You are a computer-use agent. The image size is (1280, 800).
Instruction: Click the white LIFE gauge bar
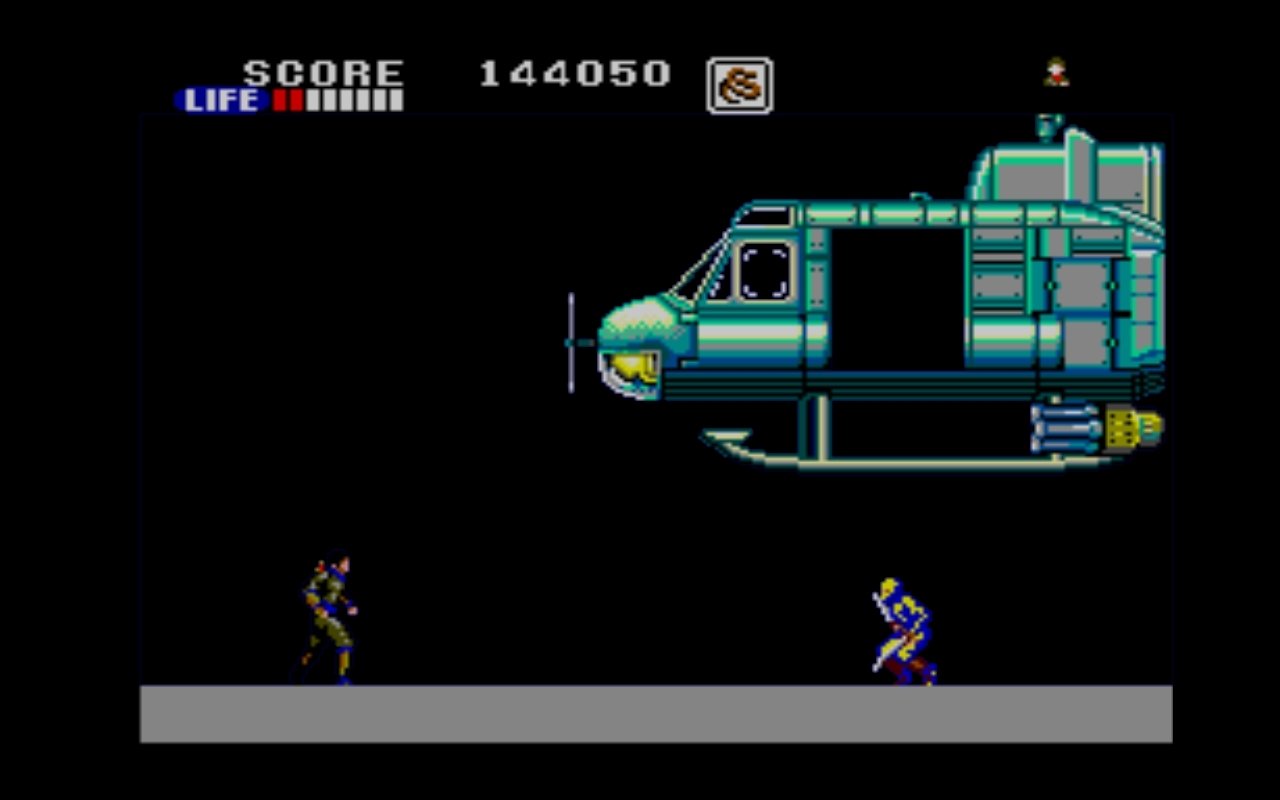(x=350, y=100)
